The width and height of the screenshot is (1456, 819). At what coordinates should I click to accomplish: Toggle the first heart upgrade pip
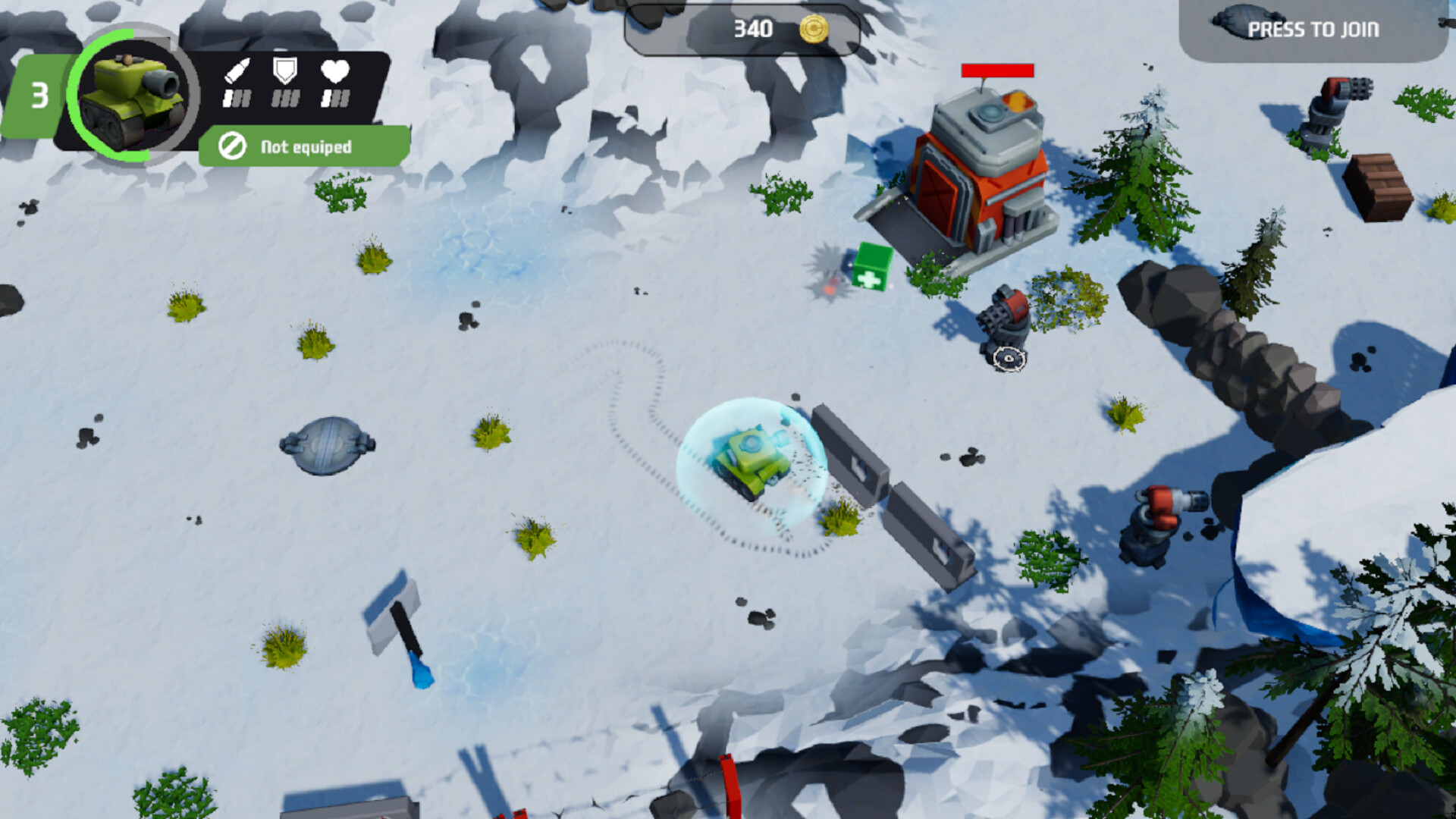326,97
